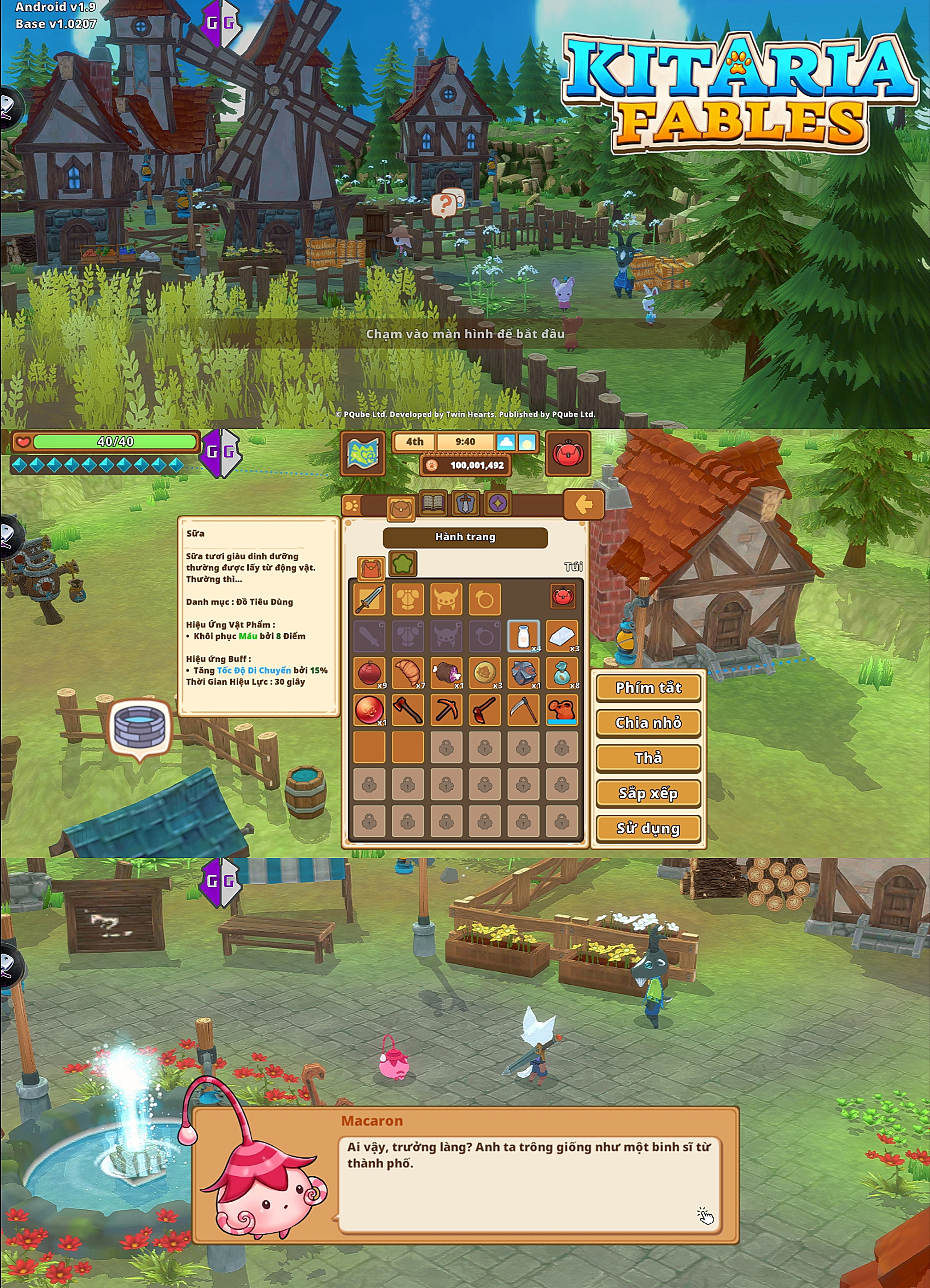Advance Macaron's dialogue with the hand cursor

tap(705, 1216)
